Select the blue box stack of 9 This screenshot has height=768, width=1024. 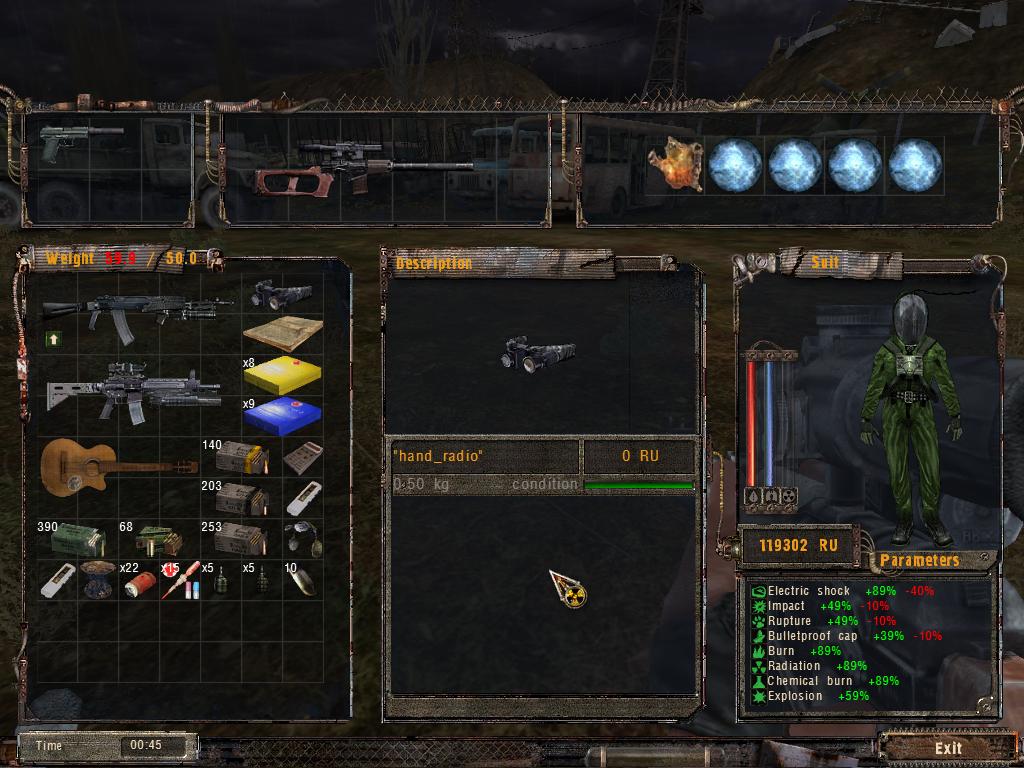coord(283,414)
